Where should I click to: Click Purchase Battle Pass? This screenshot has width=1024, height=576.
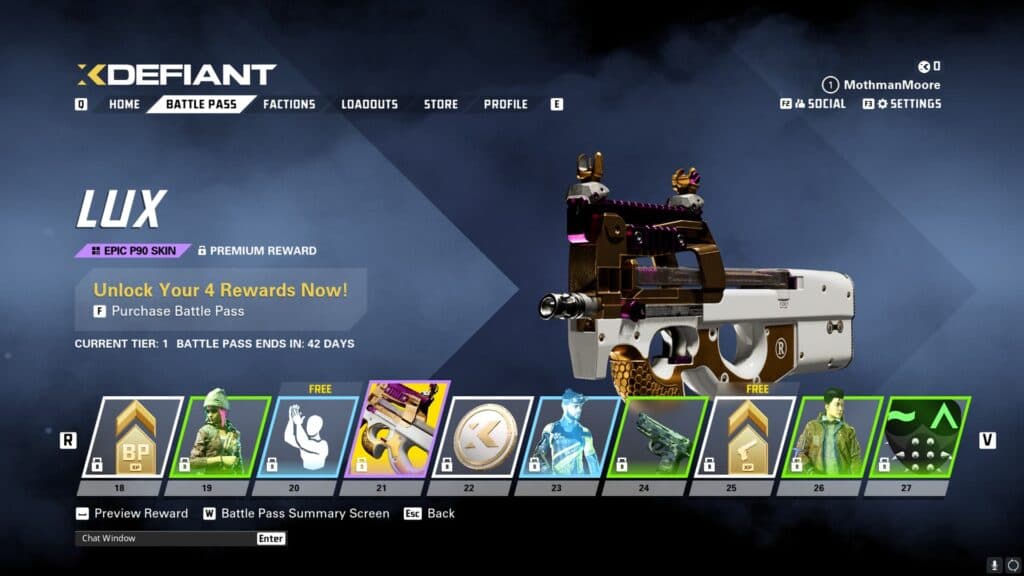[x=177, y=311]
